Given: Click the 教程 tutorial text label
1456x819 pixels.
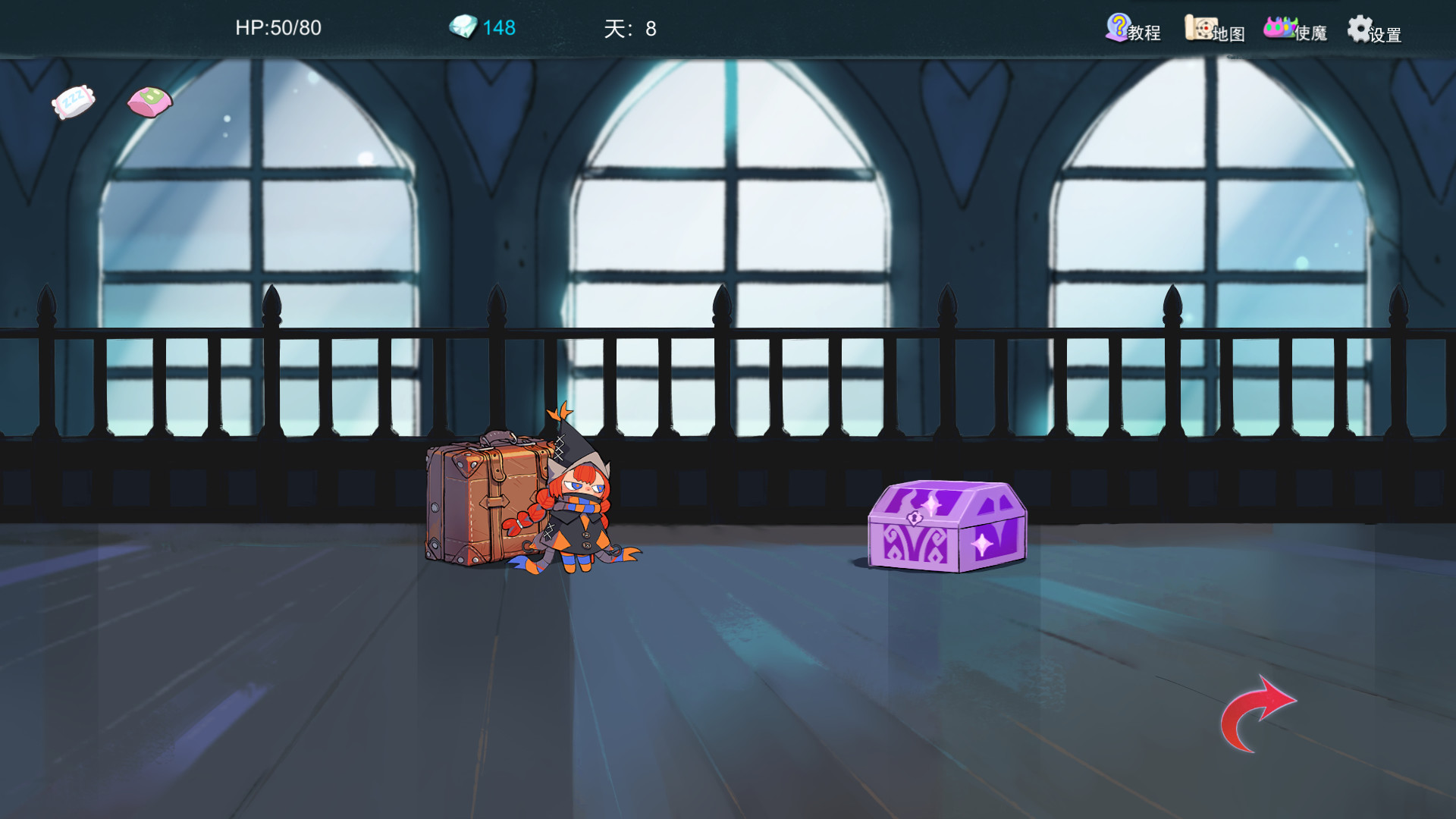Looking at the screenshot, I should click(1145, 32).
